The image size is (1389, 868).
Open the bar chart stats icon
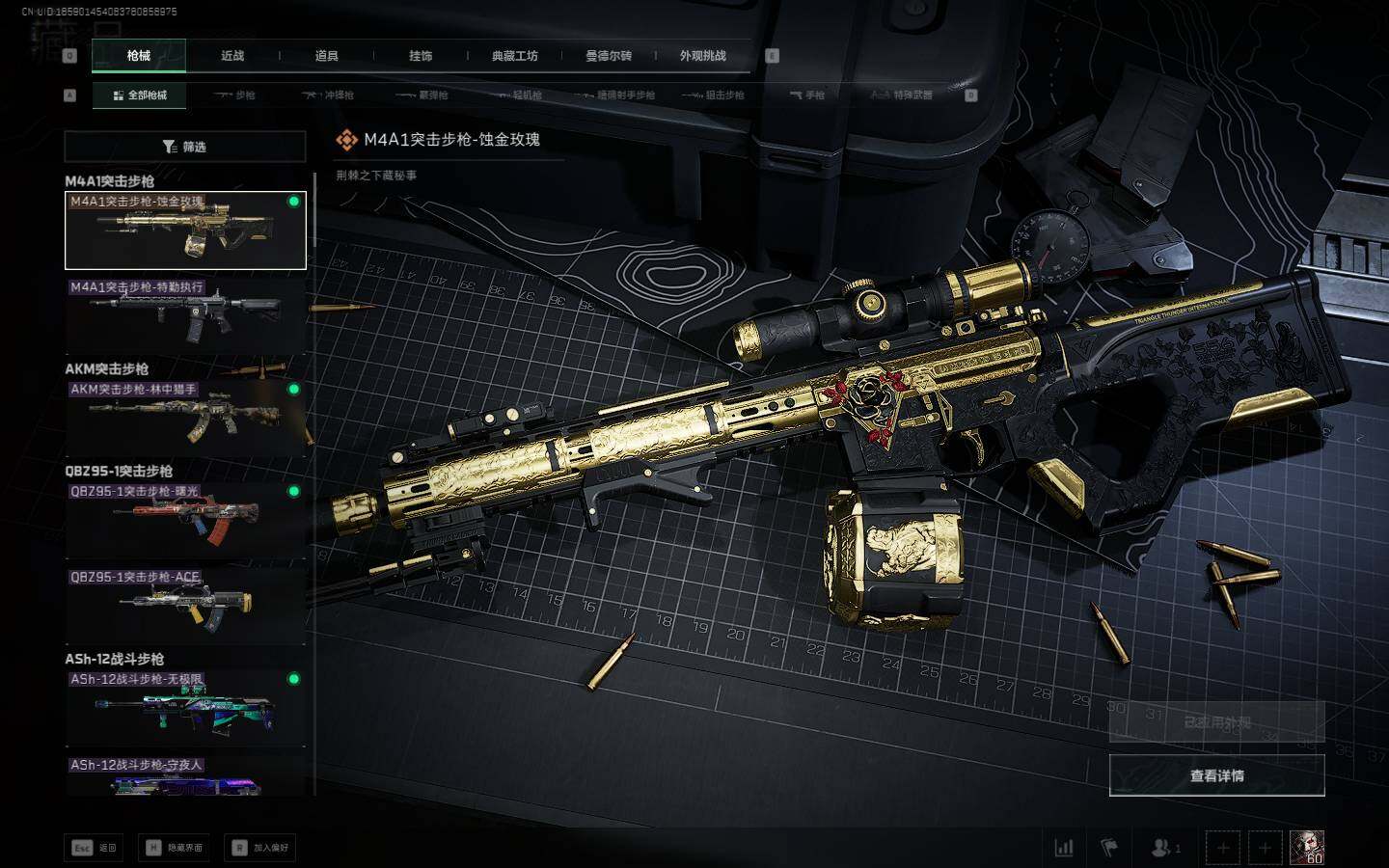pyautogui.click(x=1064, y=848)
